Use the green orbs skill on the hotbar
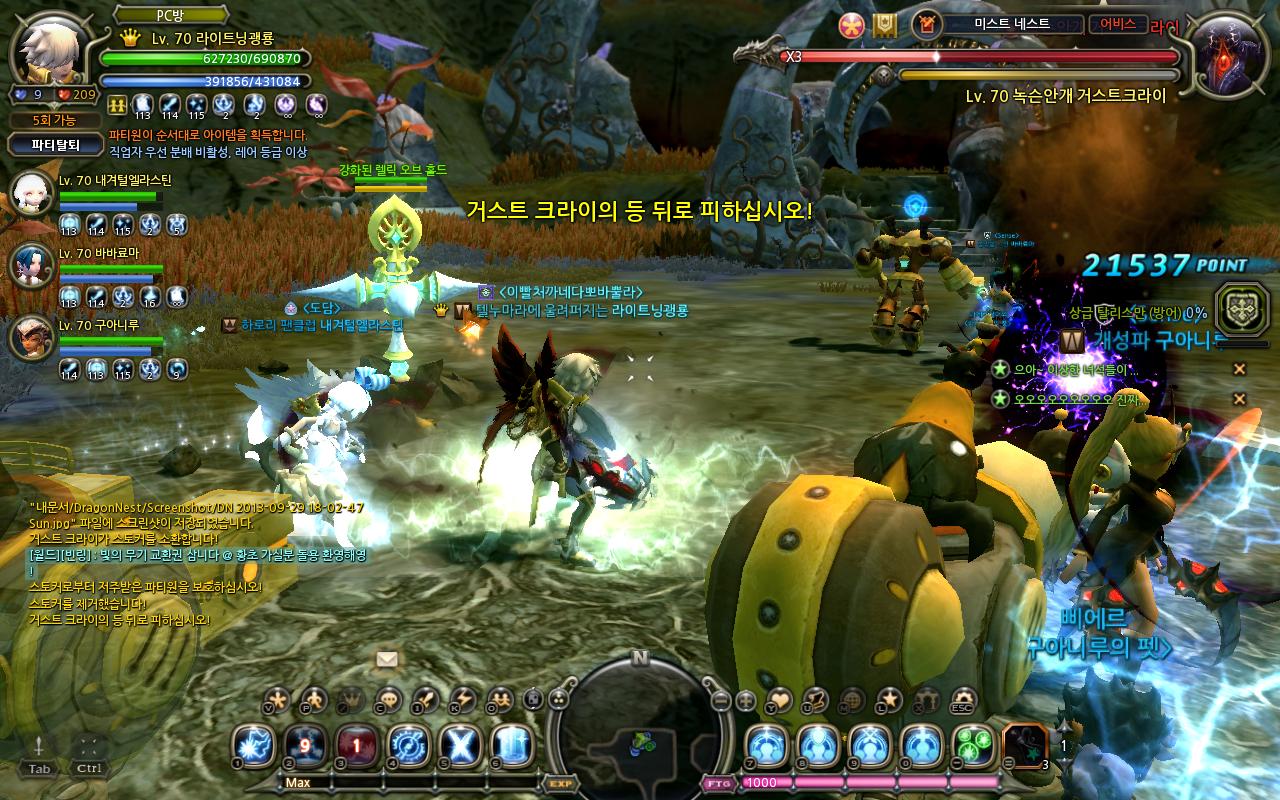This screenshot has width=1280, height=800. [x=972, y=746]
